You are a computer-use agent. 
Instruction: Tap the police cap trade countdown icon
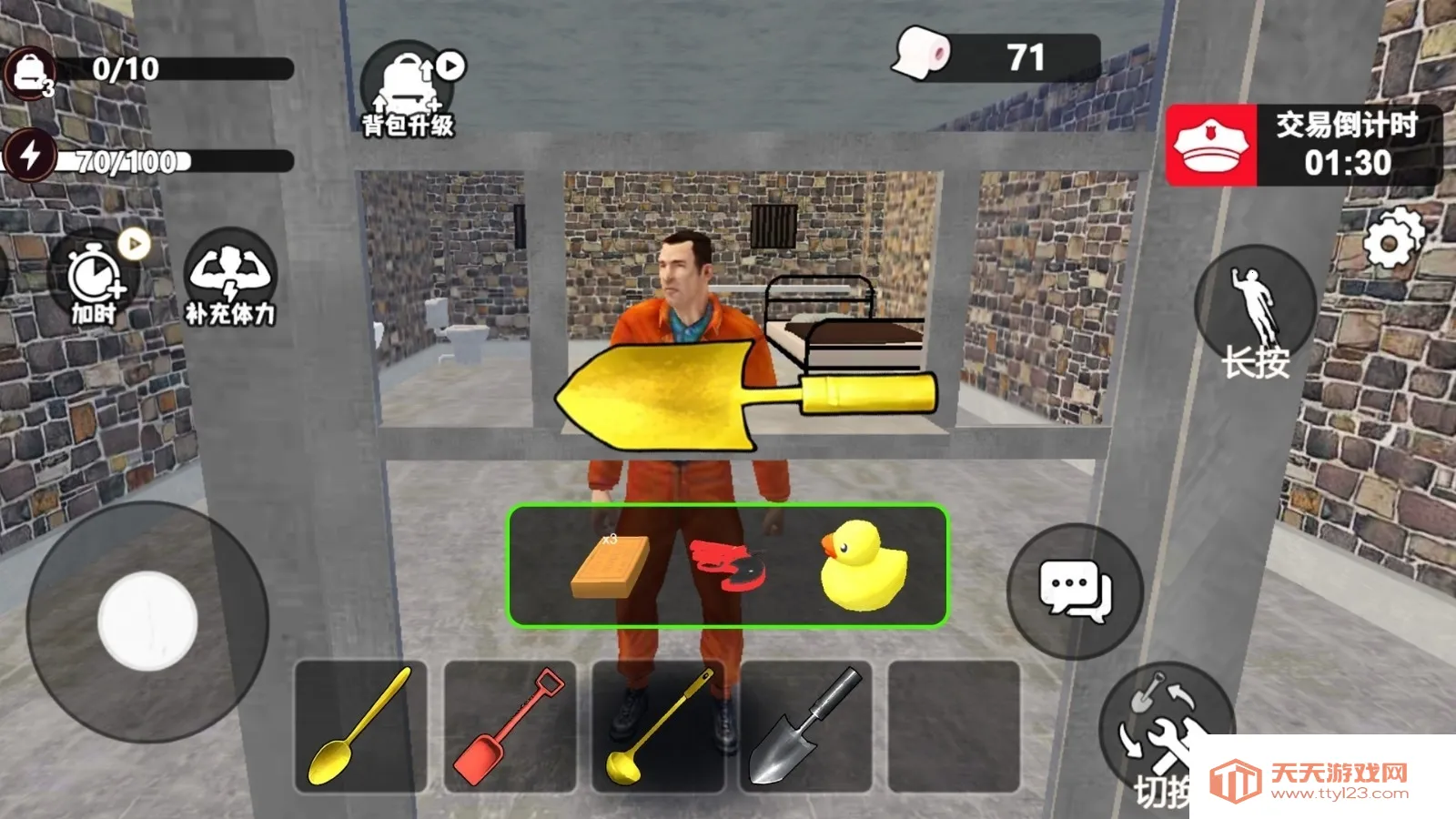point(1211,146)
